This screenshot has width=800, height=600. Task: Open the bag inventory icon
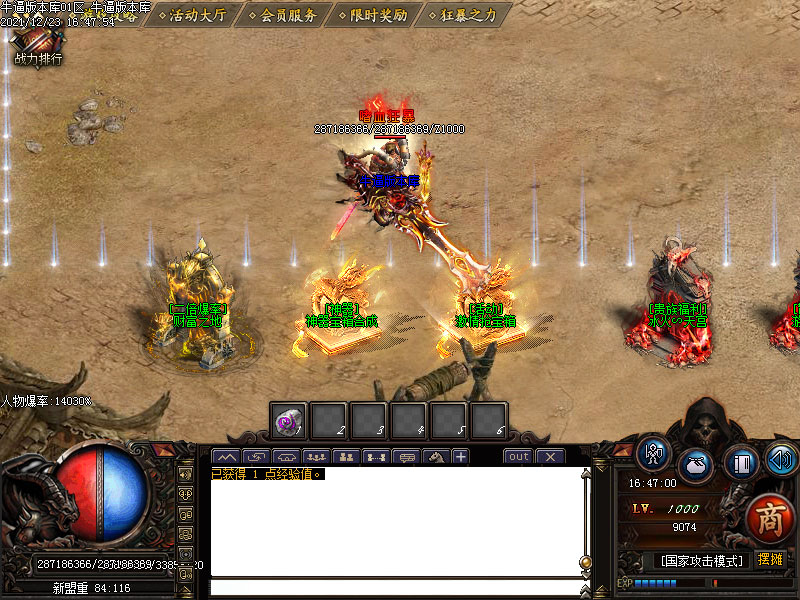pyautogui.click(x=696, y=465)
